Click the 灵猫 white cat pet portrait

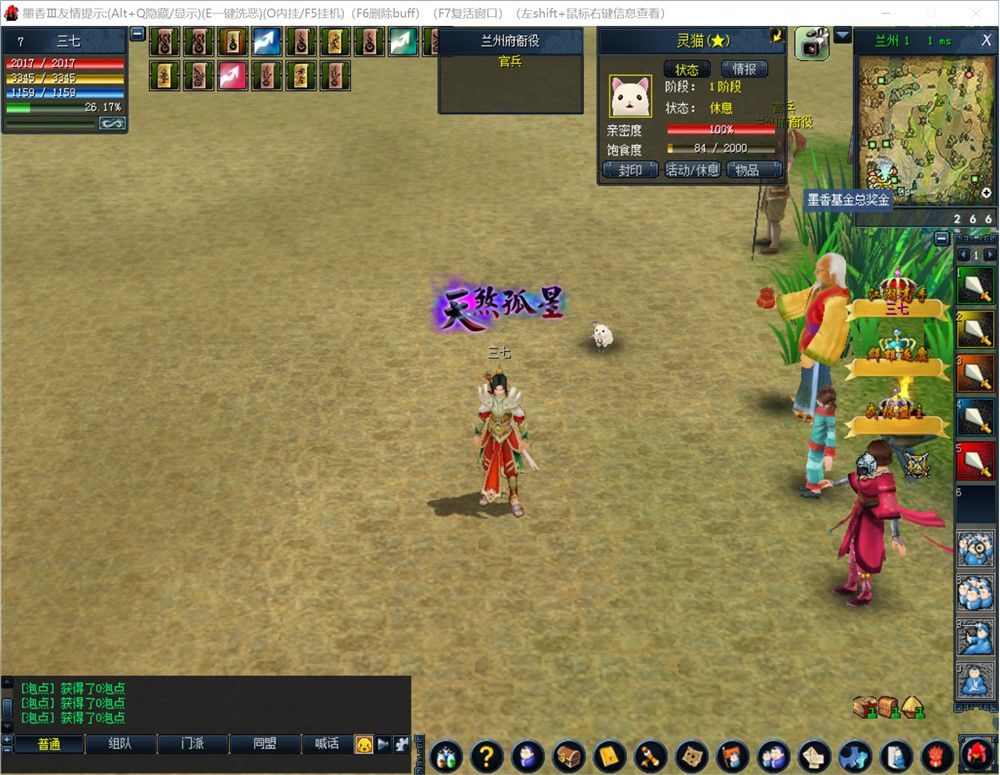pyautogui.click(x=630, y=96)
